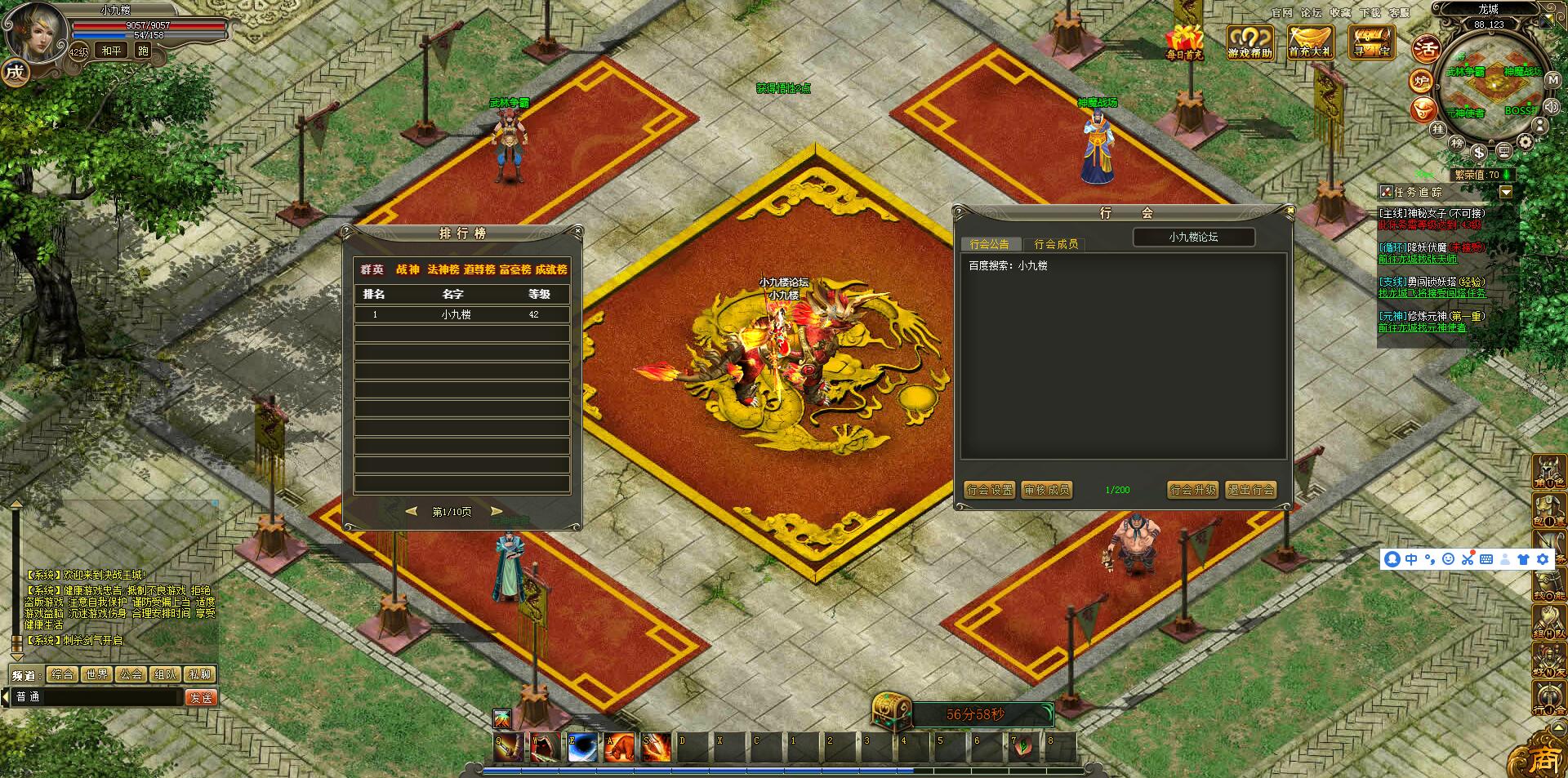Select the 世界 chat channel
1568x778 pixels.
click(96, 674)
